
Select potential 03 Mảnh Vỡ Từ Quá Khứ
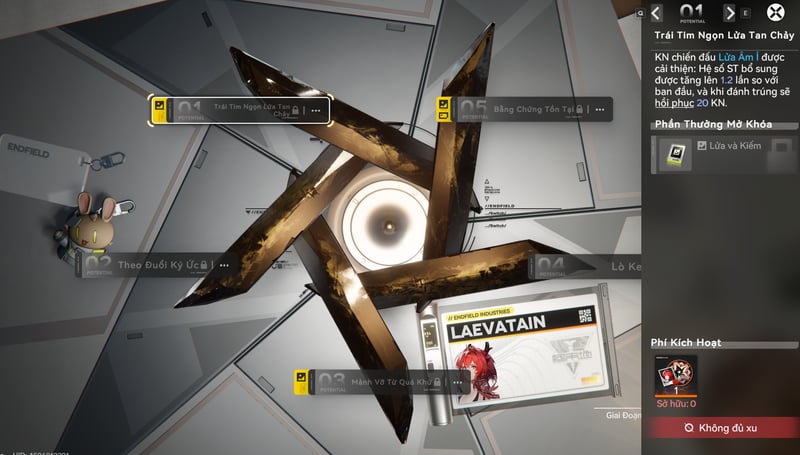tap(380, 381)
